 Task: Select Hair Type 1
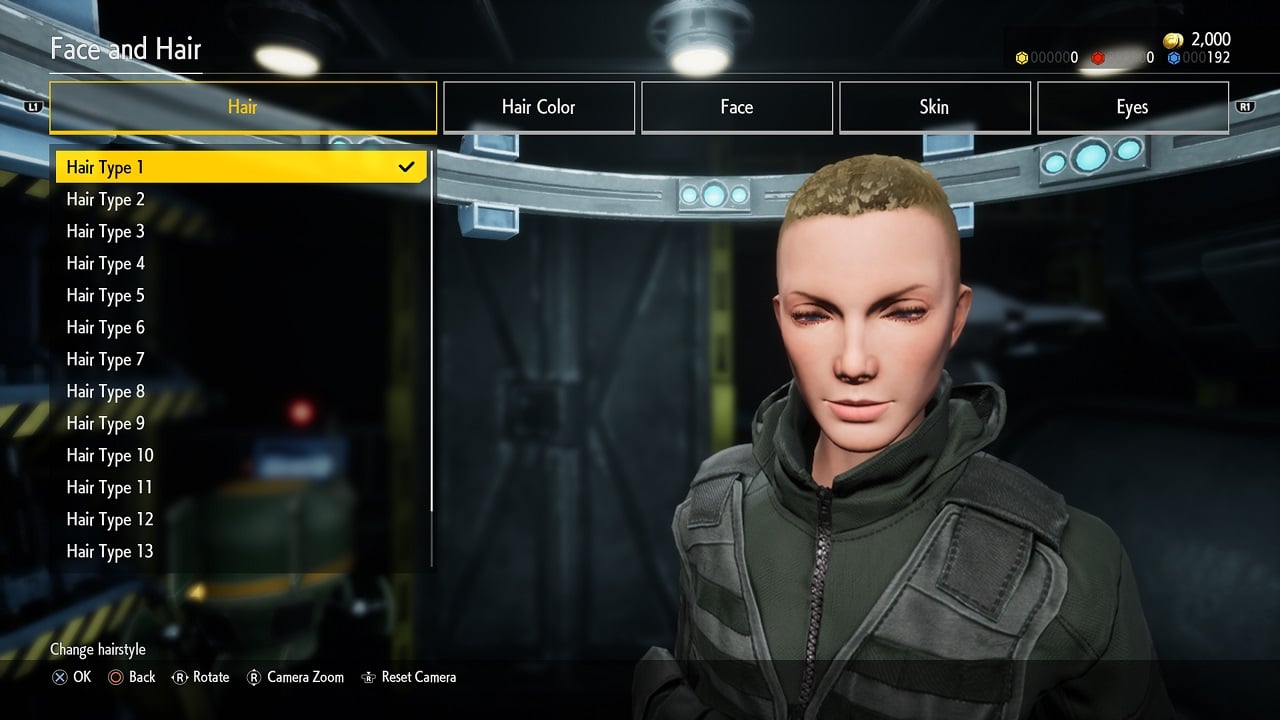click(240, 167)
